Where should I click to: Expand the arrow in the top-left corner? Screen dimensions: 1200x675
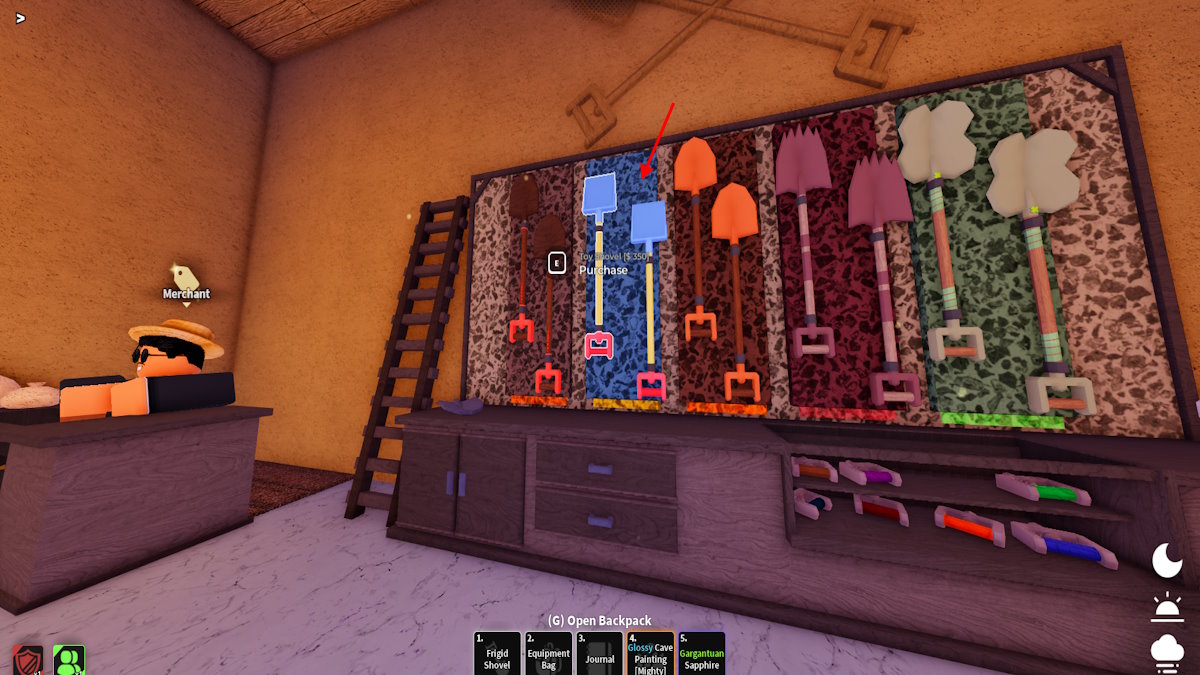pyautogui.click(x=20, y=17)
